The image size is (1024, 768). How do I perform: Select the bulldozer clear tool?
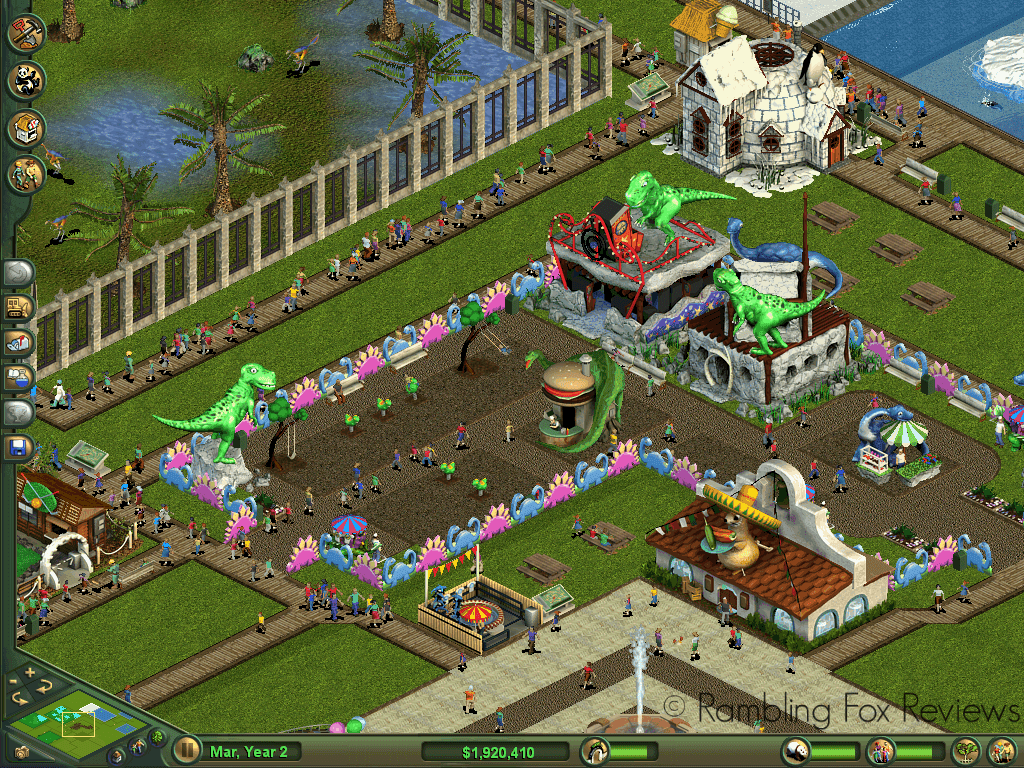tap(19, 307)
